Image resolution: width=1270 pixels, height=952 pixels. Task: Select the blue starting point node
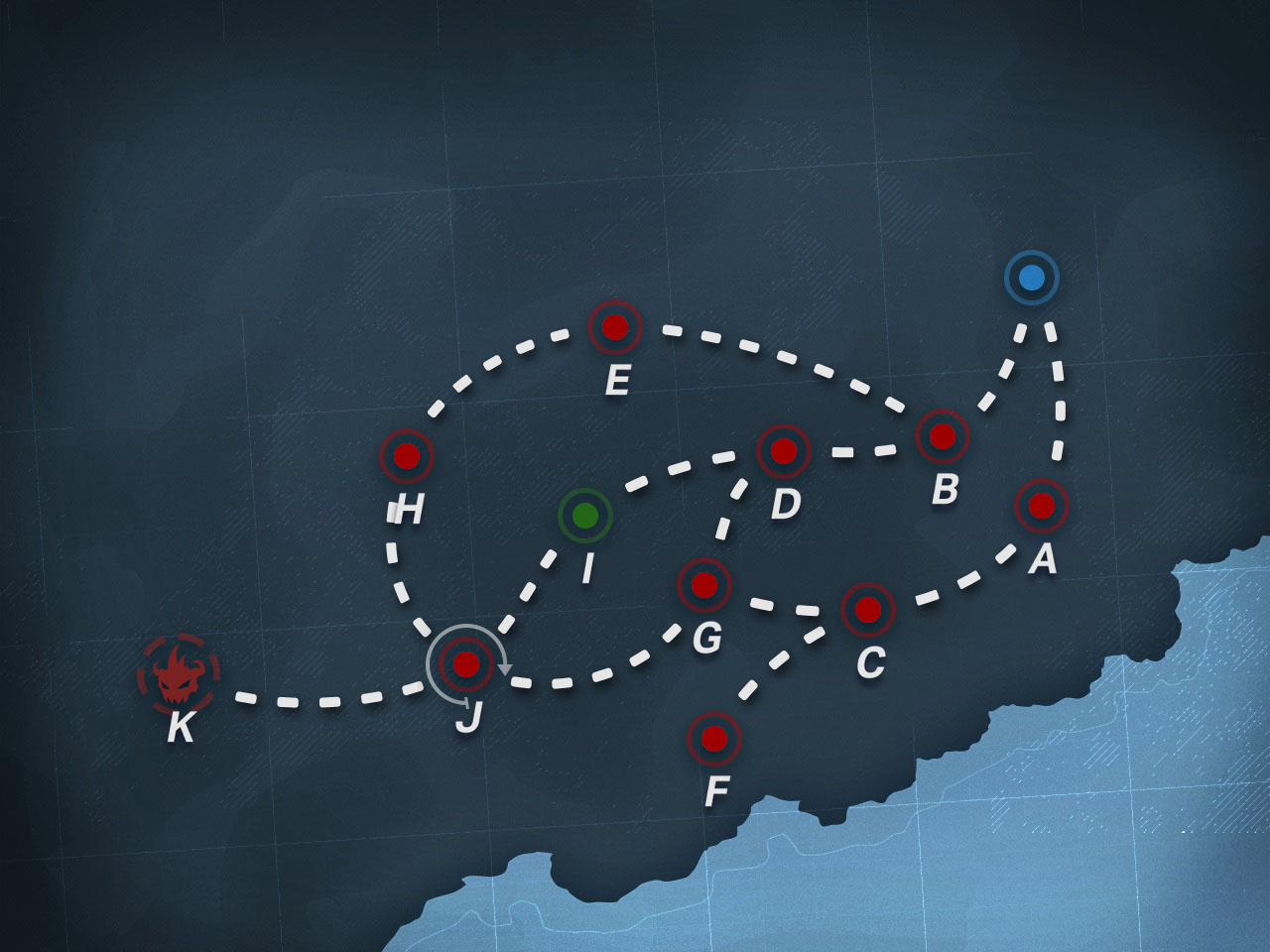tap(1031, 278)
